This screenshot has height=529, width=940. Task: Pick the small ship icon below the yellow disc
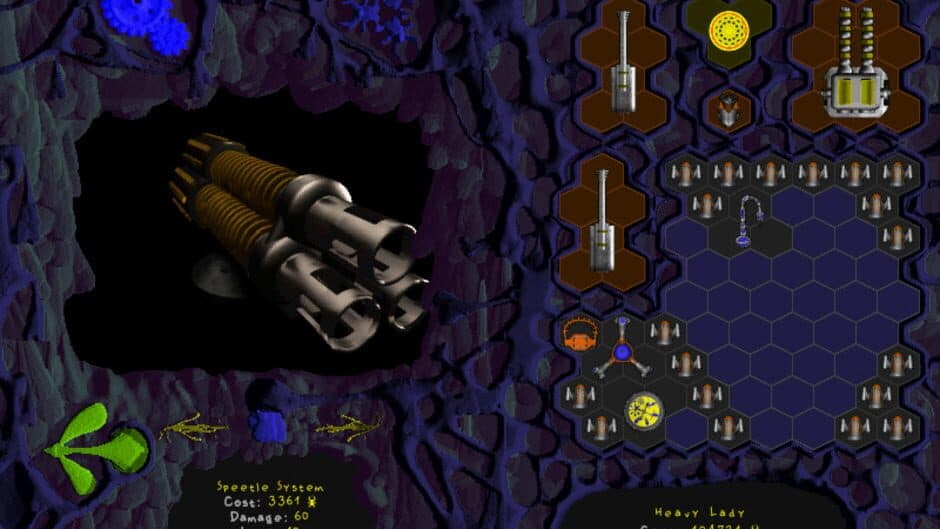728,108
